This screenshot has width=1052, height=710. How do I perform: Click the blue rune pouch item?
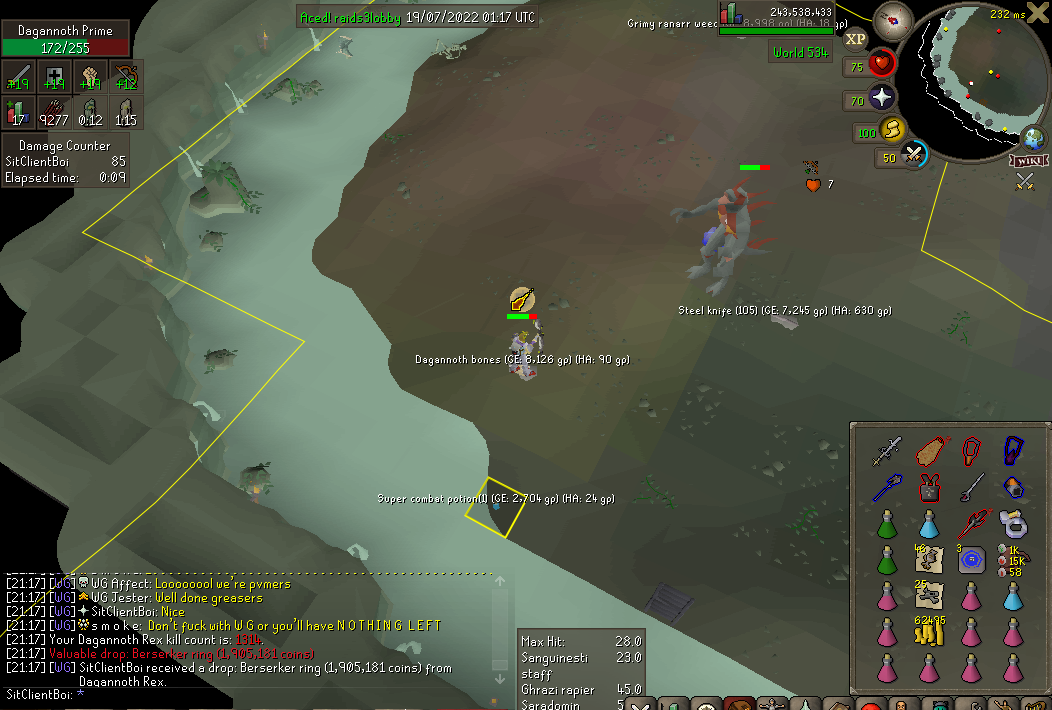click(x=972, y=561)
